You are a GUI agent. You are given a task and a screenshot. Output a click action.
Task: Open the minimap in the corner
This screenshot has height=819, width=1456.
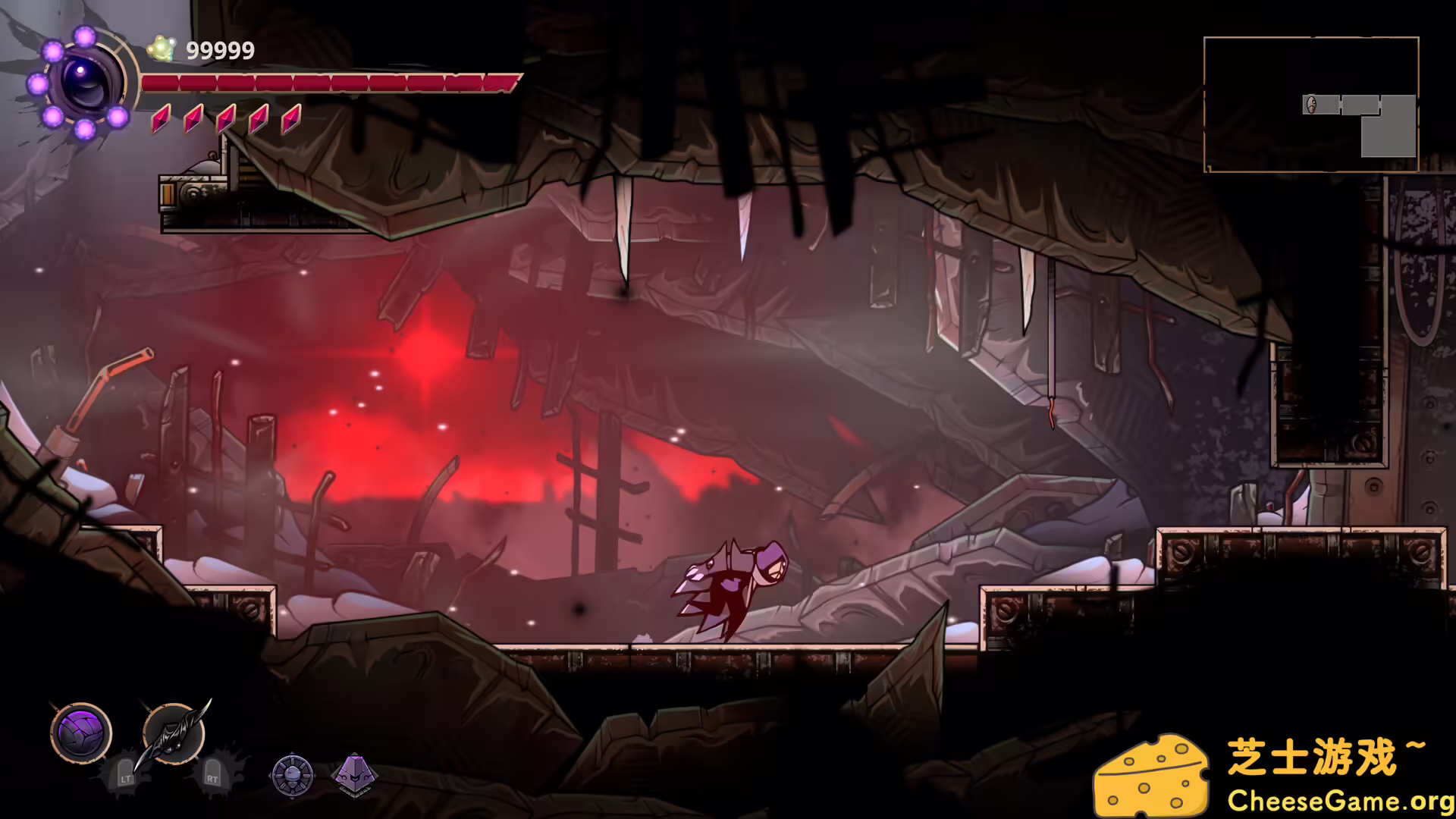(1310, 105)
